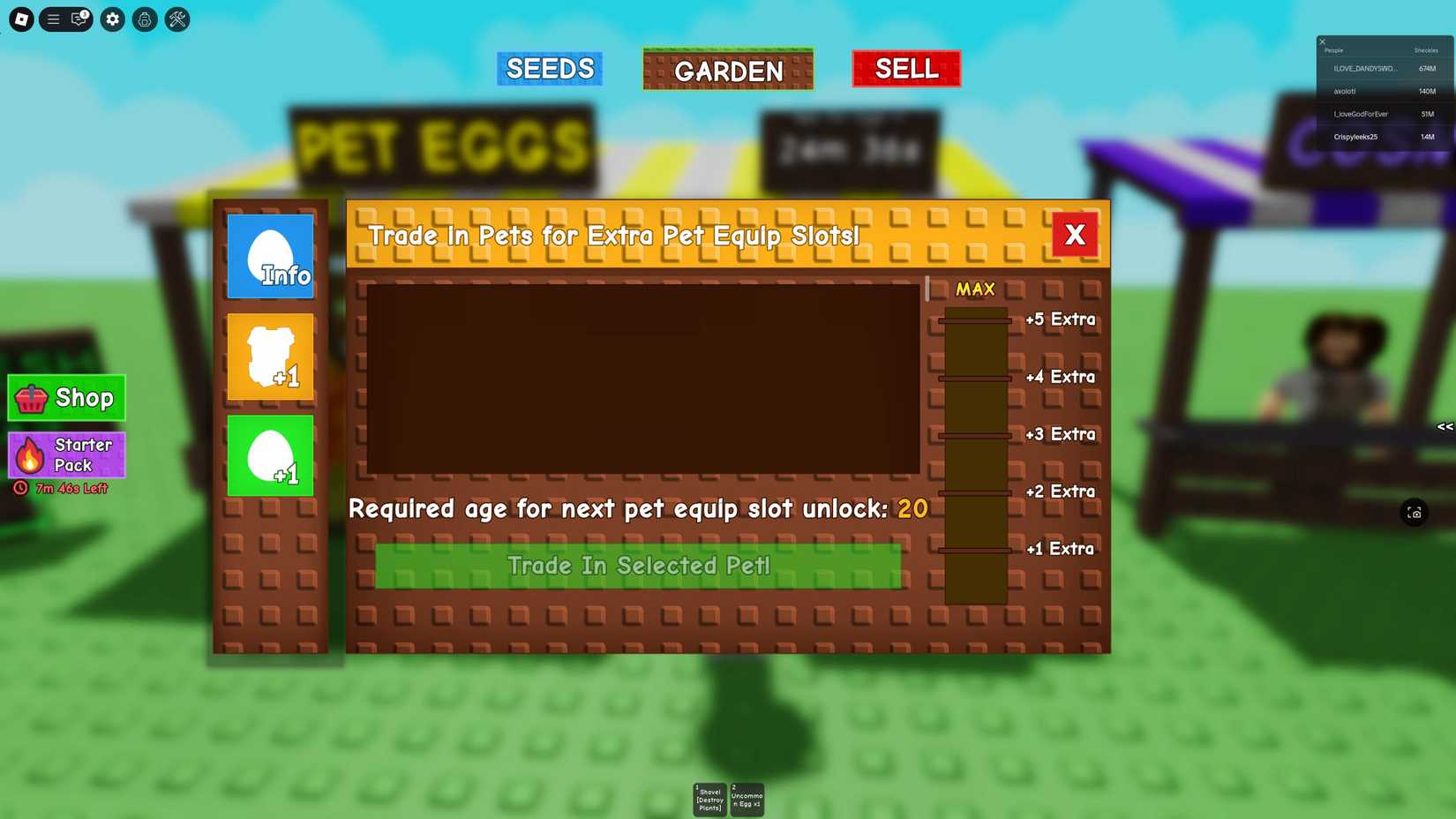Open the Starter Pack flame offer
The height and width of the screenshot is (819, 1456).
coord(66,454)
